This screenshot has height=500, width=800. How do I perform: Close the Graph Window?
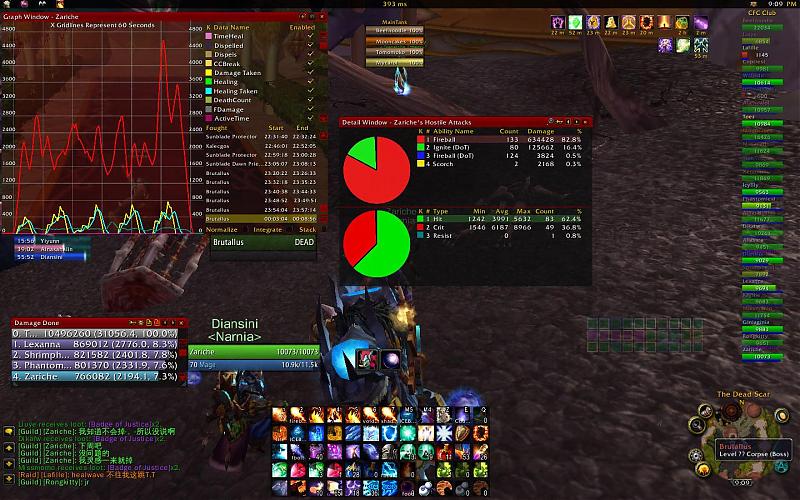point(323,17)
